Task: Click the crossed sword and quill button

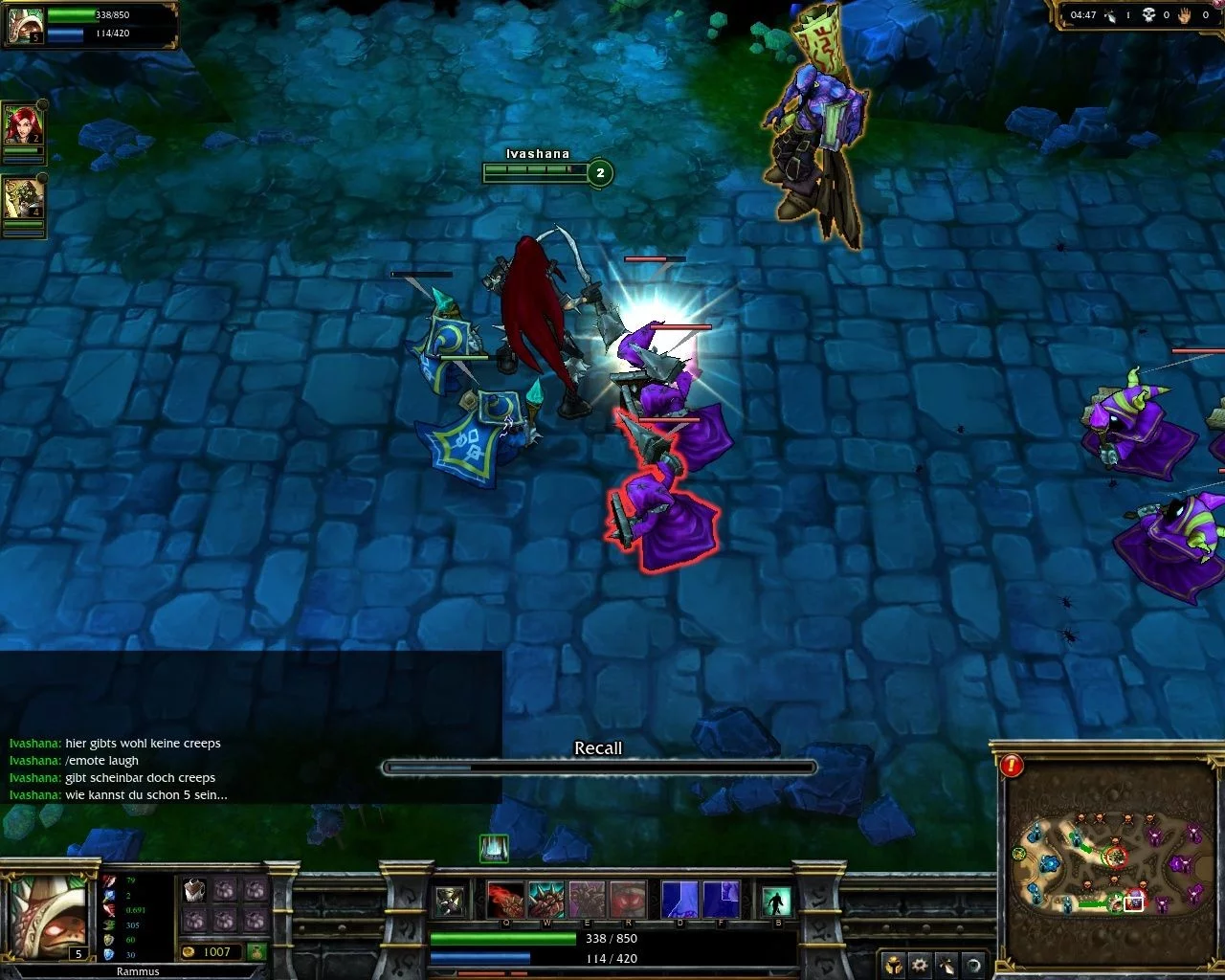Action: tap(947, 965)
